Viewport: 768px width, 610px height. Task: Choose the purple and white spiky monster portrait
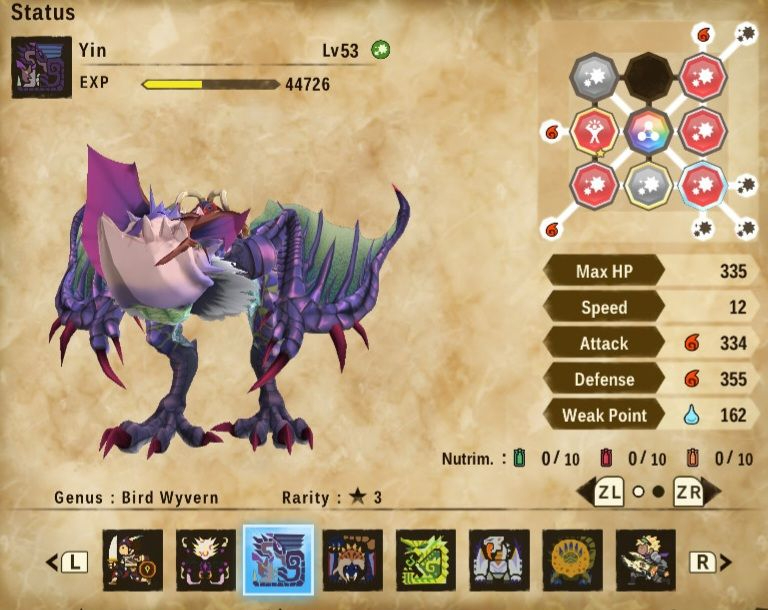(206, 560)
